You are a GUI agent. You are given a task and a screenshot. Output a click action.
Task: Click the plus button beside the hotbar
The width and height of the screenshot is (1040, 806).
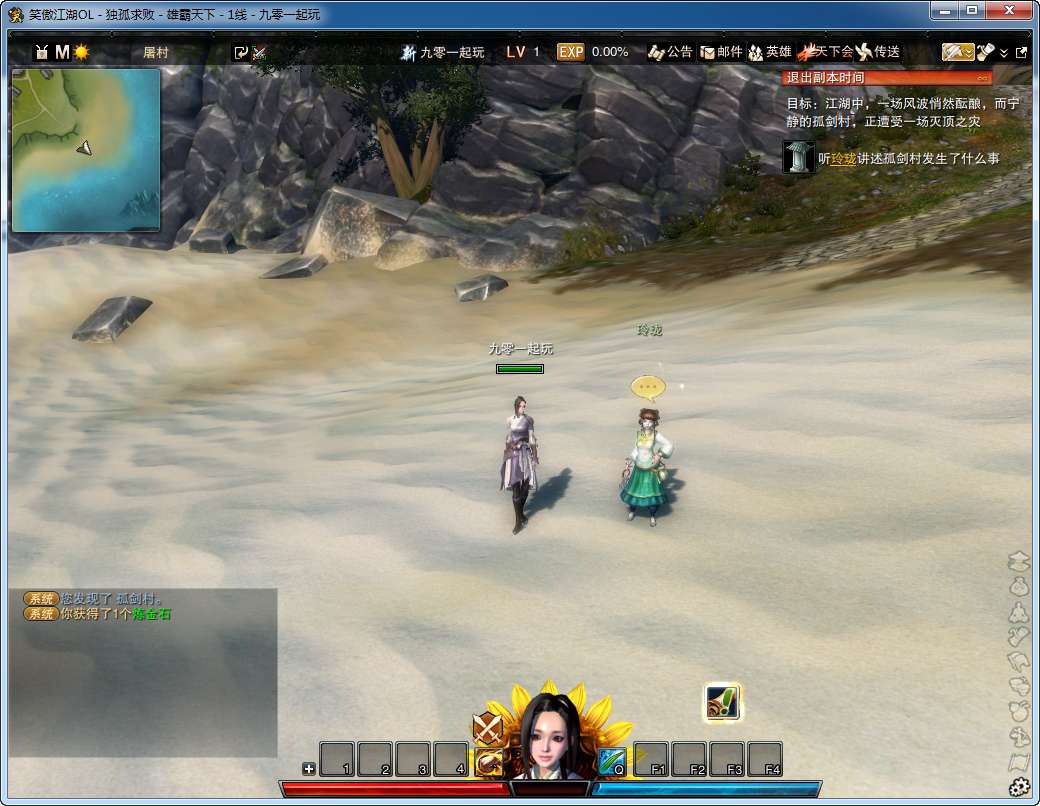tap(309, 769)
